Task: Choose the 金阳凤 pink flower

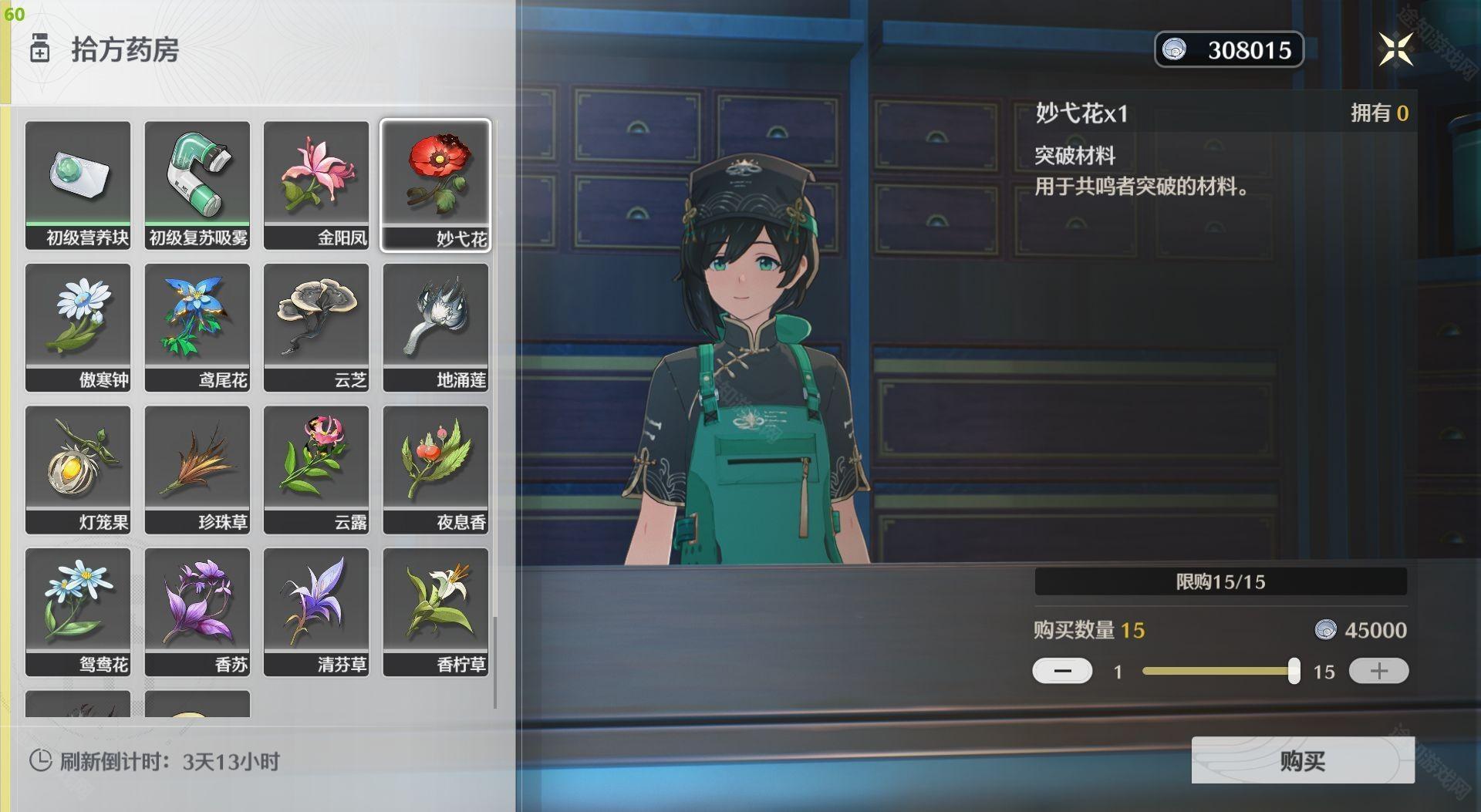Action: pos(316,184)
